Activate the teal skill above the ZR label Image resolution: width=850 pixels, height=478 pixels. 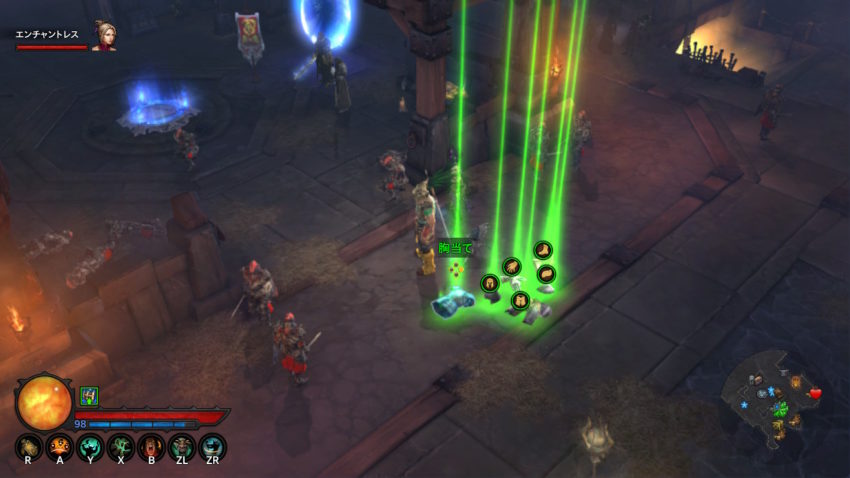(212, 447)
